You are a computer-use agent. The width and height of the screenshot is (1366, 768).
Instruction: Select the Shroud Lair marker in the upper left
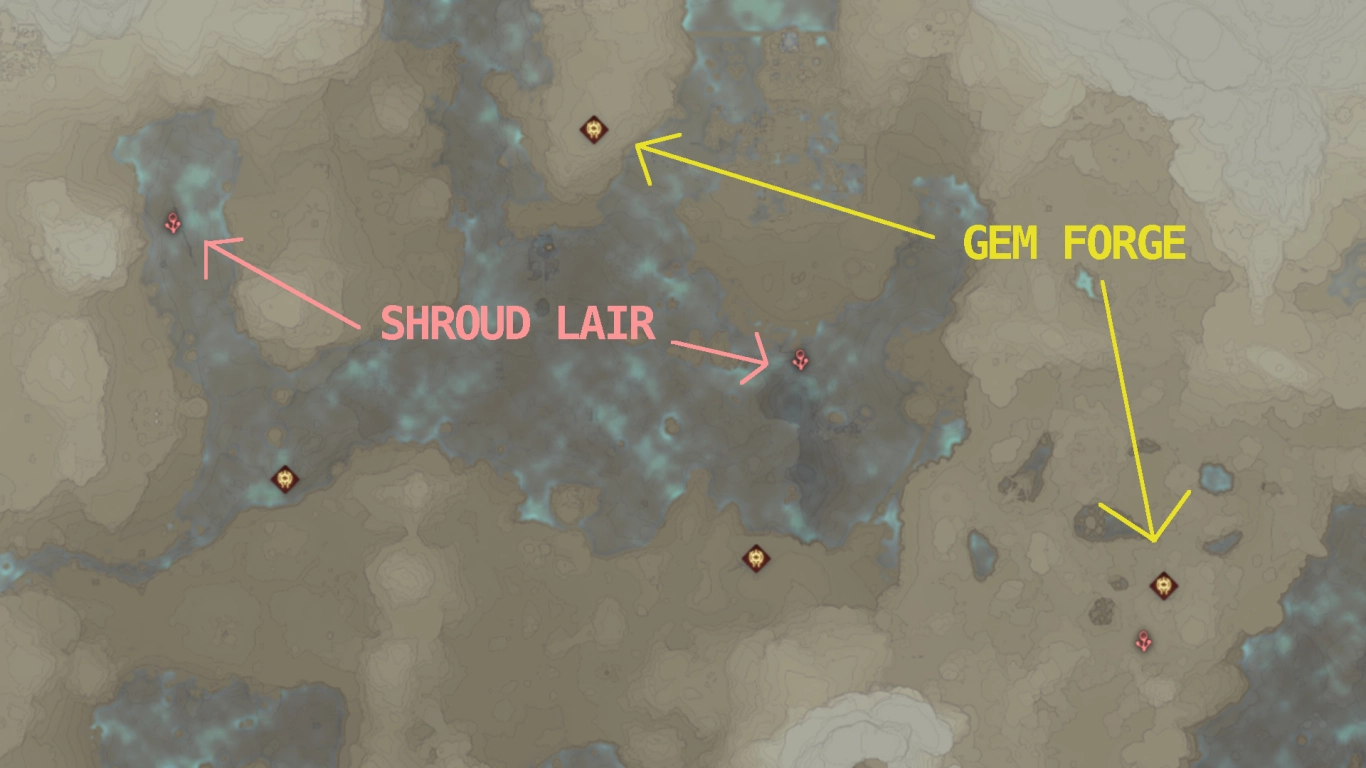171,222
